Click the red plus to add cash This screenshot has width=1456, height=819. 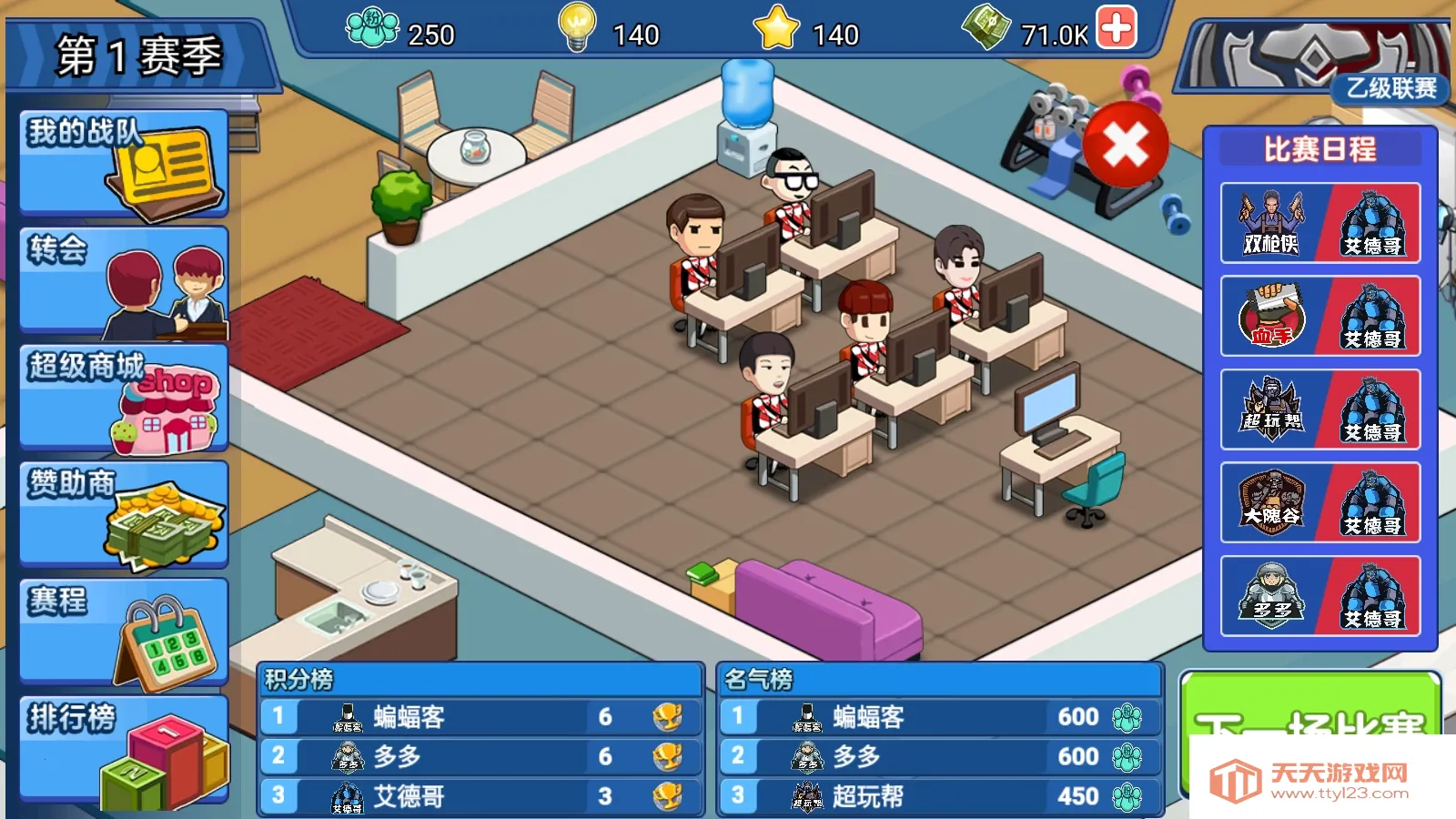(1117, 27)
